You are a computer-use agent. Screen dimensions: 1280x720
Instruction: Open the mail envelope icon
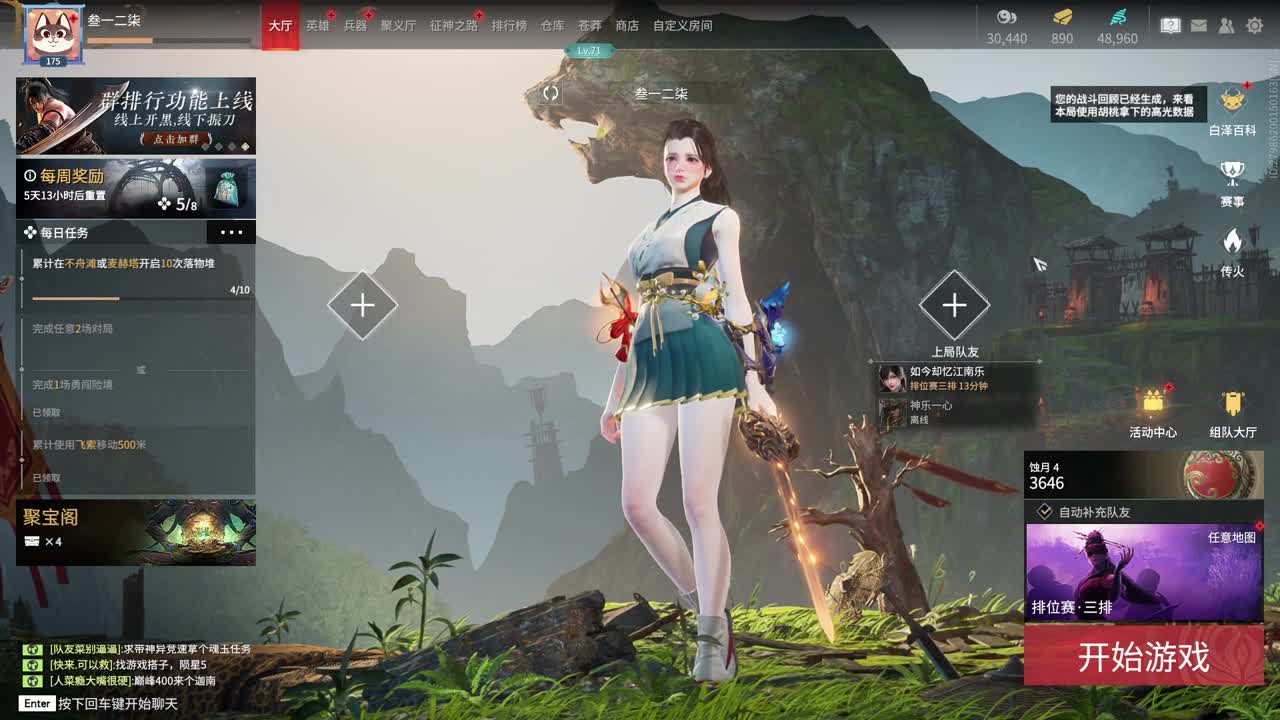pyautogui.click(x=1199, y=26)
